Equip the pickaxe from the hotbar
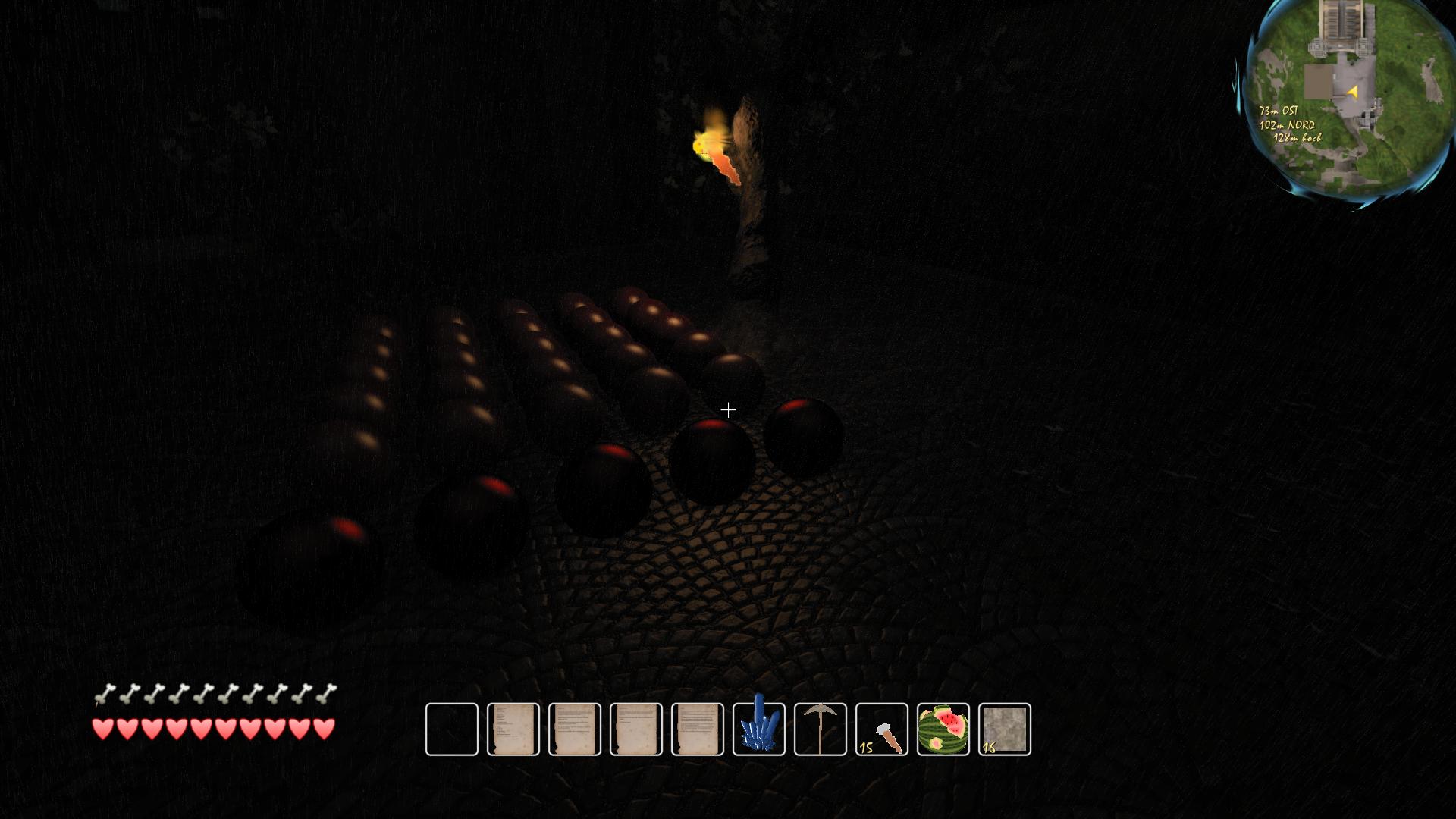 (x=821, y=729)
